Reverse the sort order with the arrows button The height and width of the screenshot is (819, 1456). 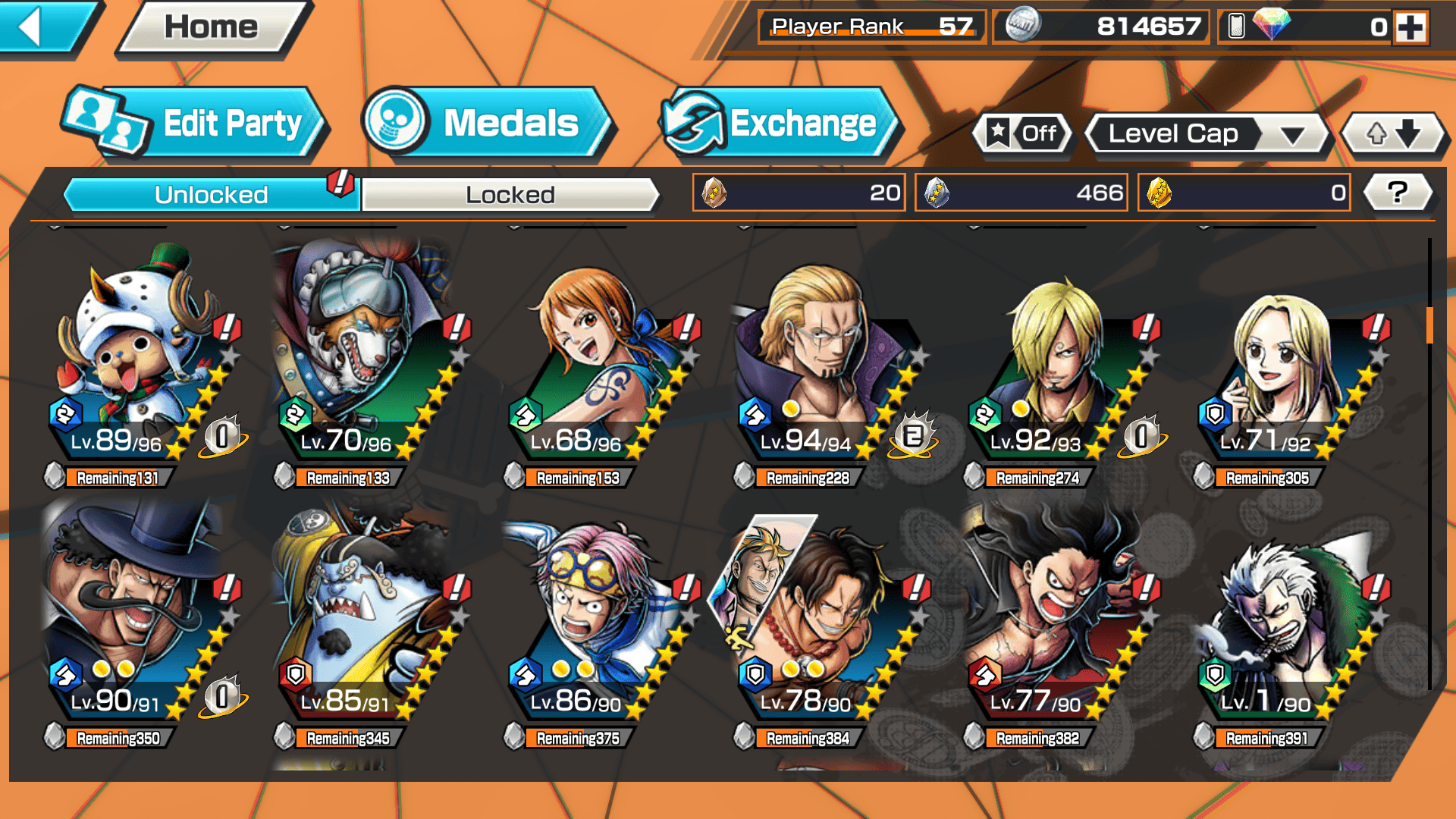click(1393, 134)
